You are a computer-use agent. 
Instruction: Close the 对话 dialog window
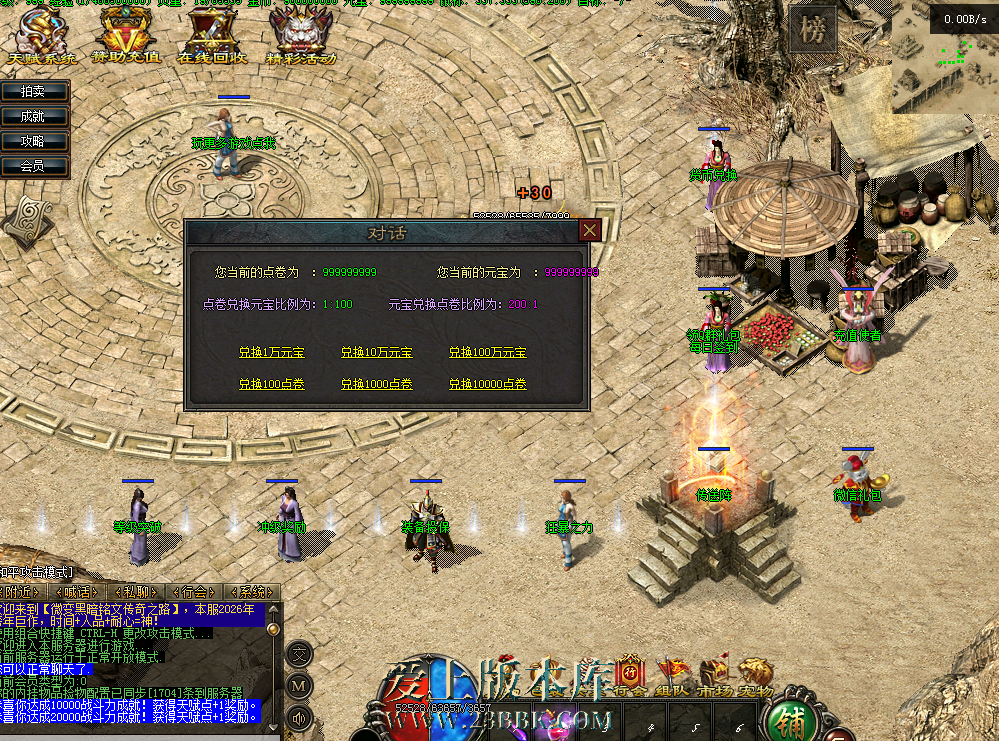590,231
